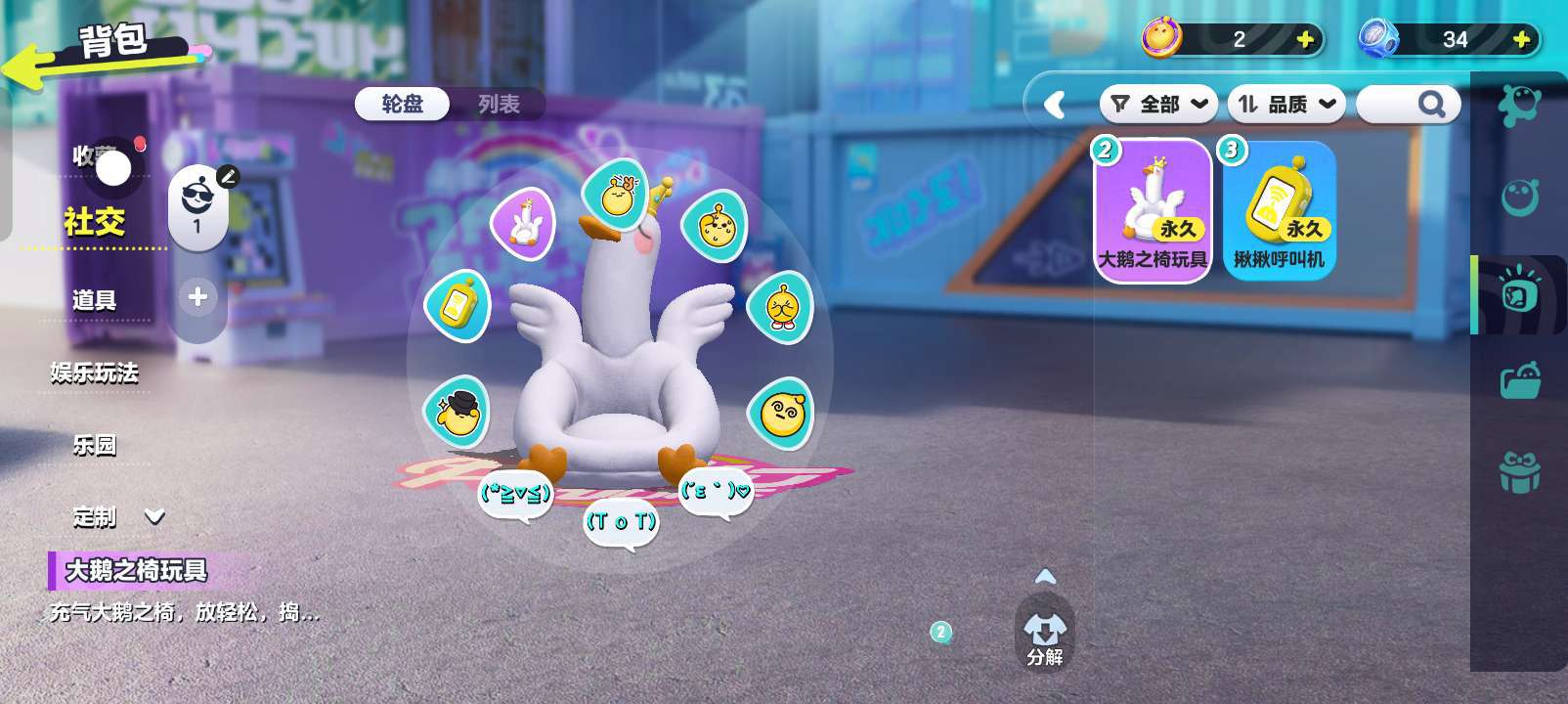The image size is (1568, 704).
Task: Choose the (T o T) emoticon bubble
Action: 621,522
